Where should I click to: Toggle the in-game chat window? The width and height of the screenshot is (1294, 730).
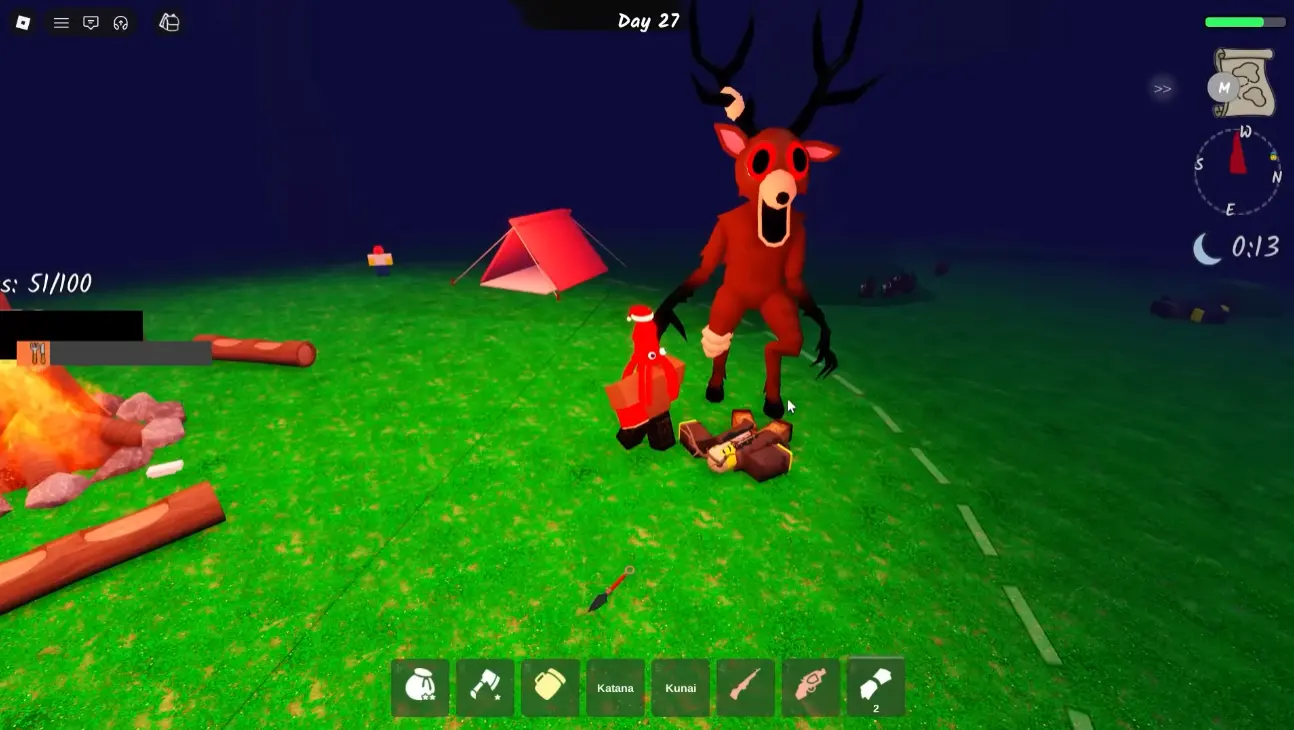point(91,22)
